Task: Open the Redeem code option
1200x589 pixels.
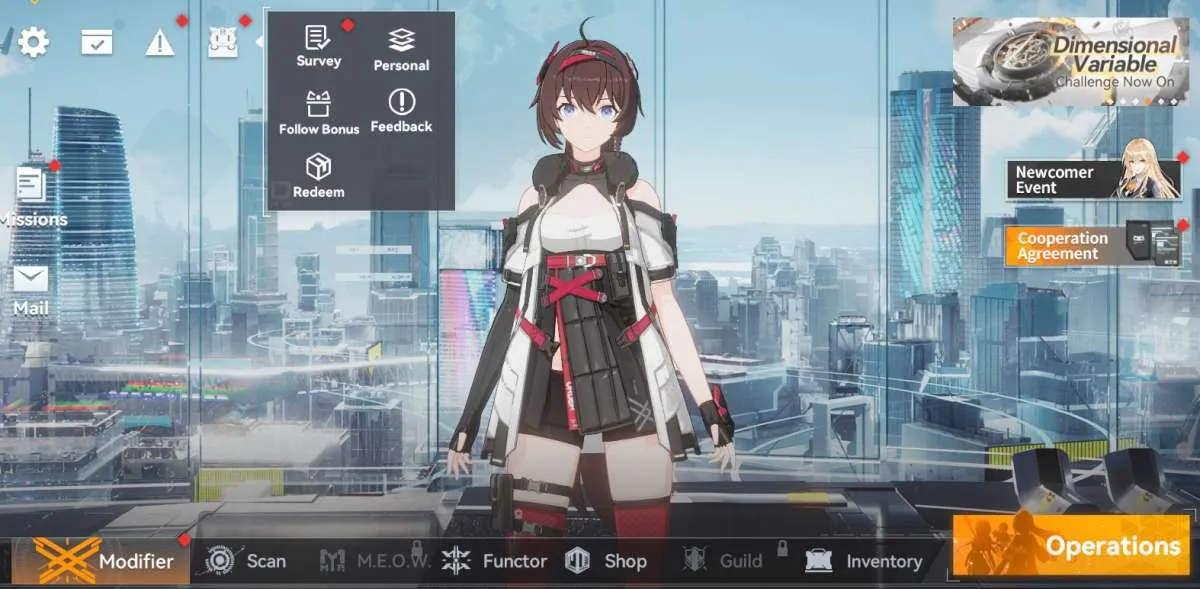Action: point(318,175)
